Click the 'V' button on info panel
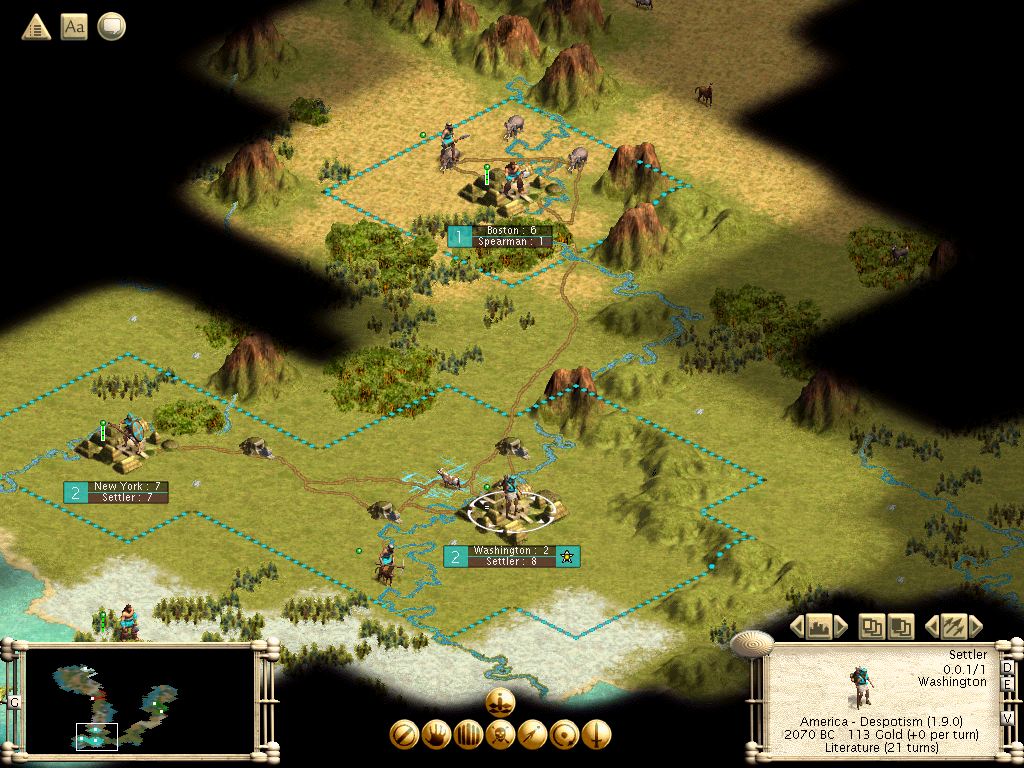 pyautogui.click(x=1007, y=718)
